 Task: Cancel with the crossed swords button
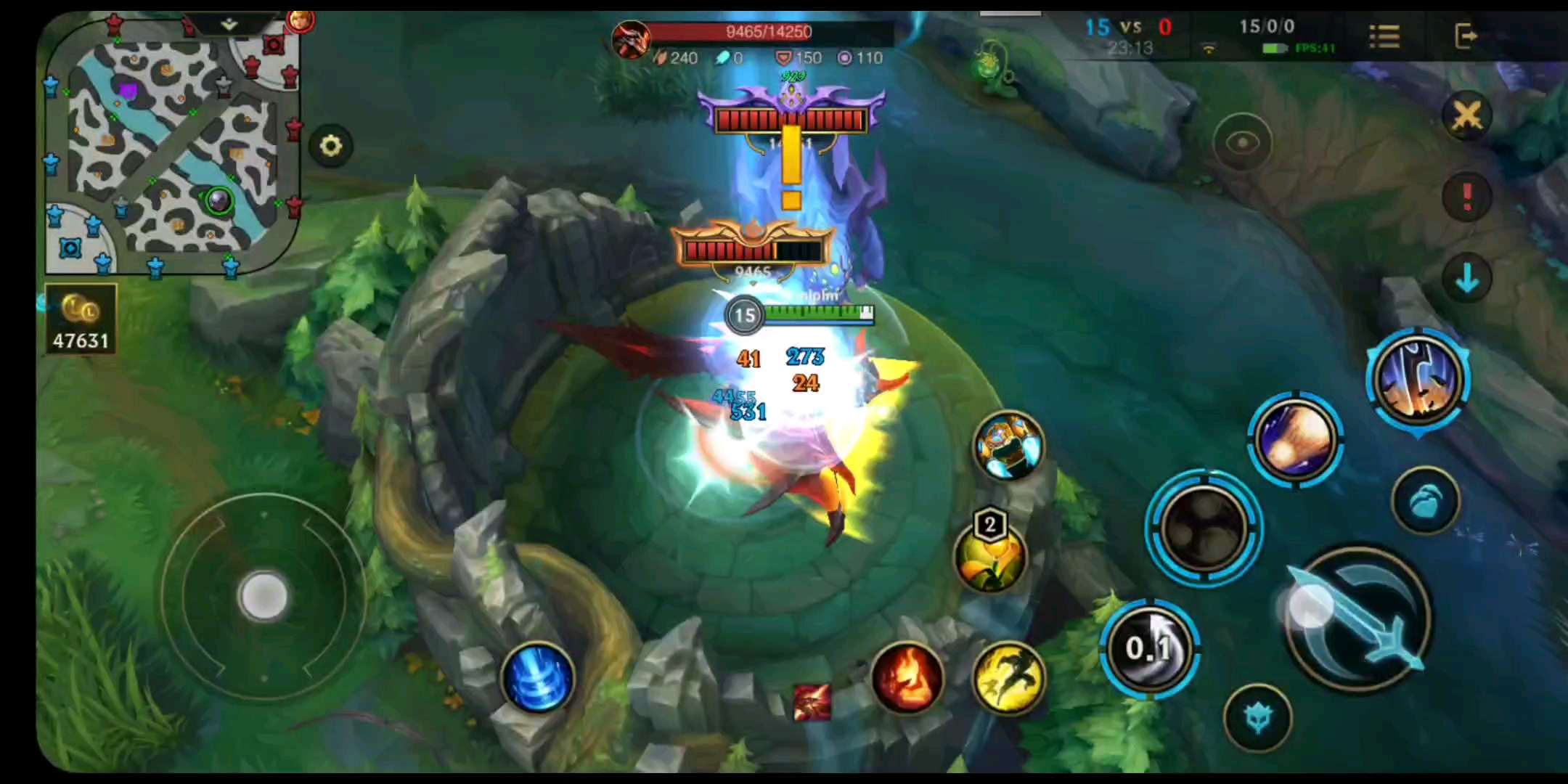pyautogui.click(x=1466, y=116)
